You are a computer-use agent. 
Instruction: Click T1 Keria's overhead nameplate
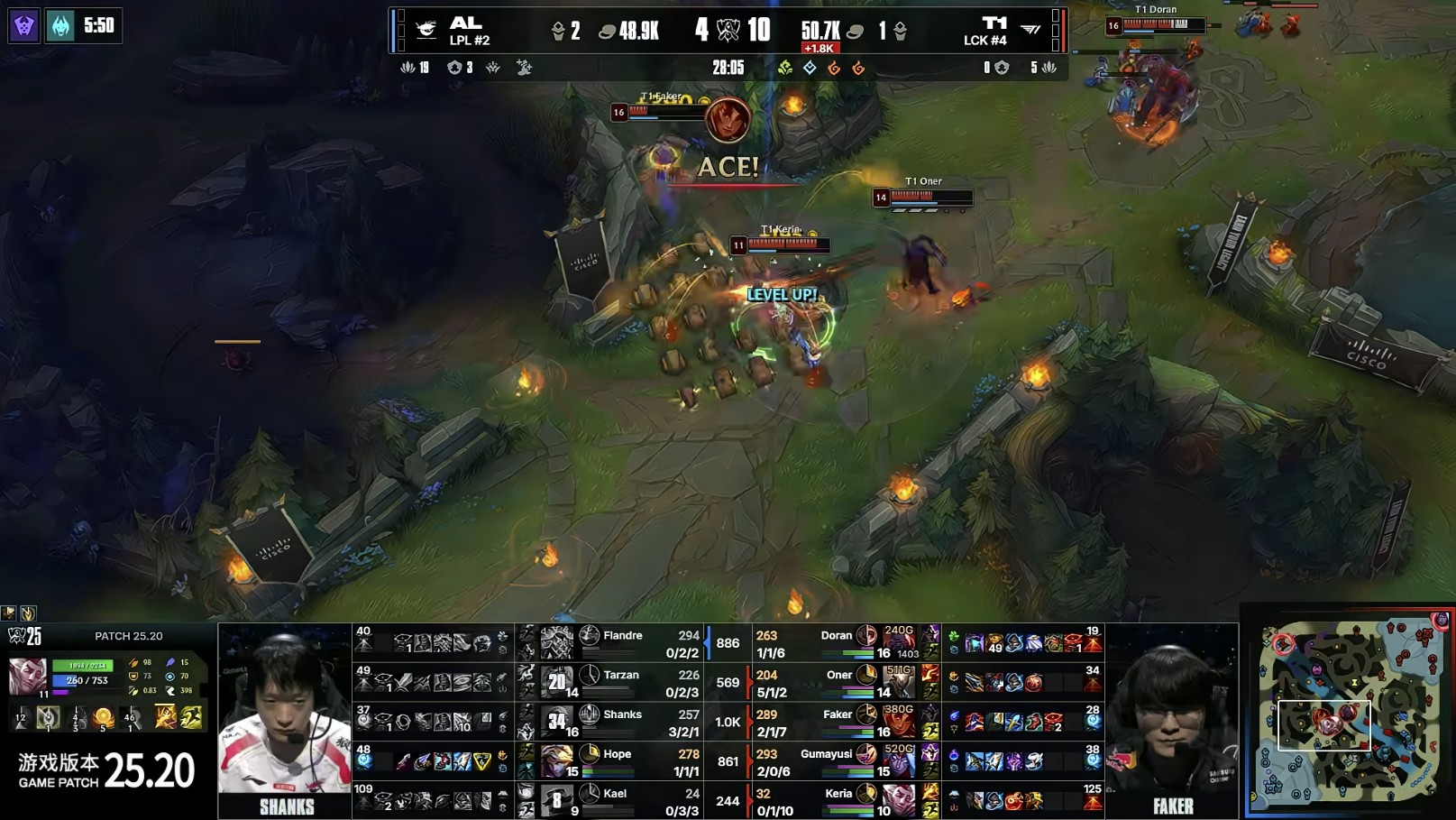tap(780, 231)
